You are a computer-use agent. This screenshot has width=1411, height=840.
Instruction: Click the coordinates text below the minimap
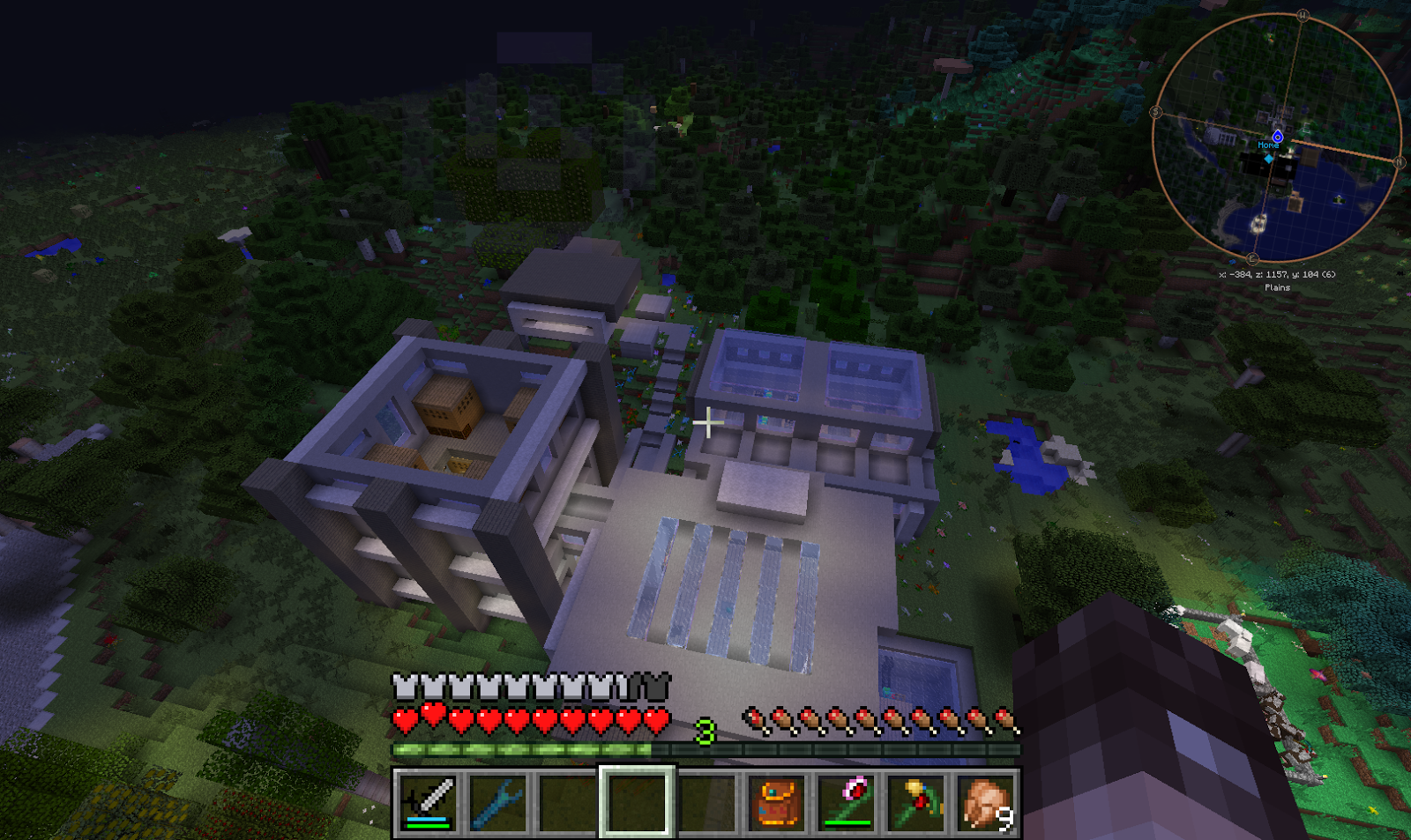(x=1276, y=275)
